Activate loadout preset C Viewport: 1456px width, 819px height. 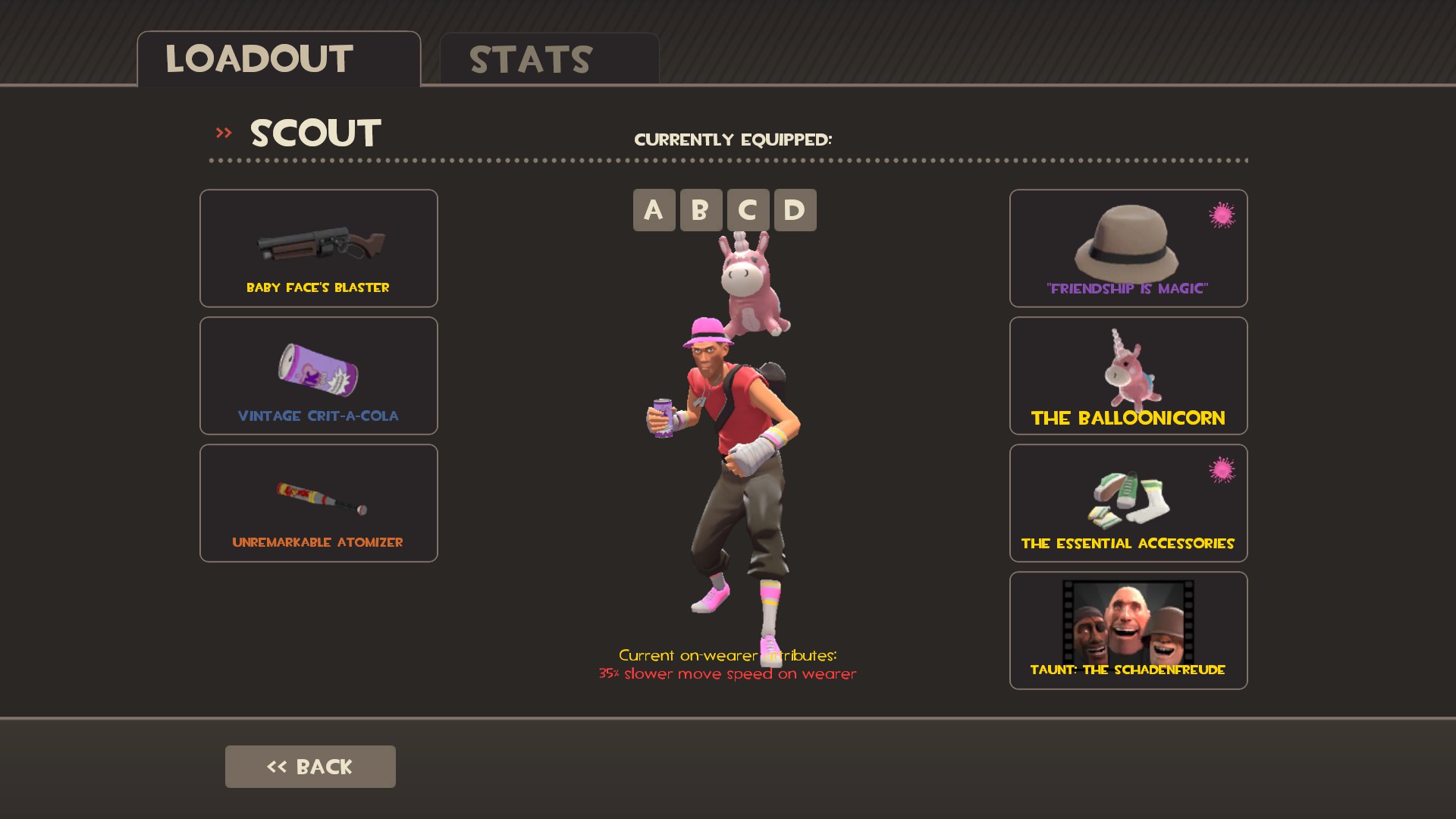coord(748,210)
